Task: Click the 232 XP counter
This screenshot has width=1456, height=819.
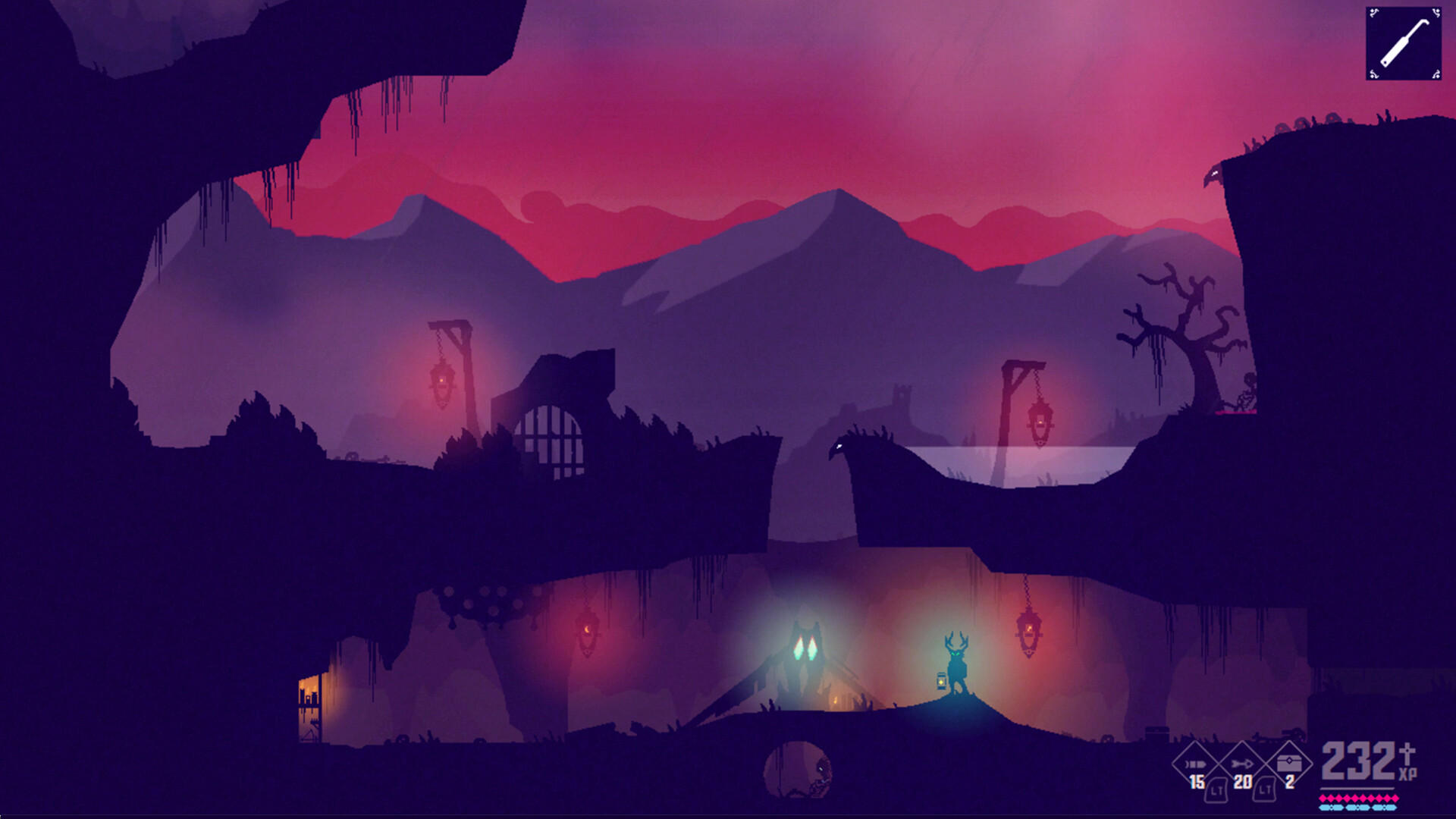Action: pyautogui.click(x=1357, y=761)
